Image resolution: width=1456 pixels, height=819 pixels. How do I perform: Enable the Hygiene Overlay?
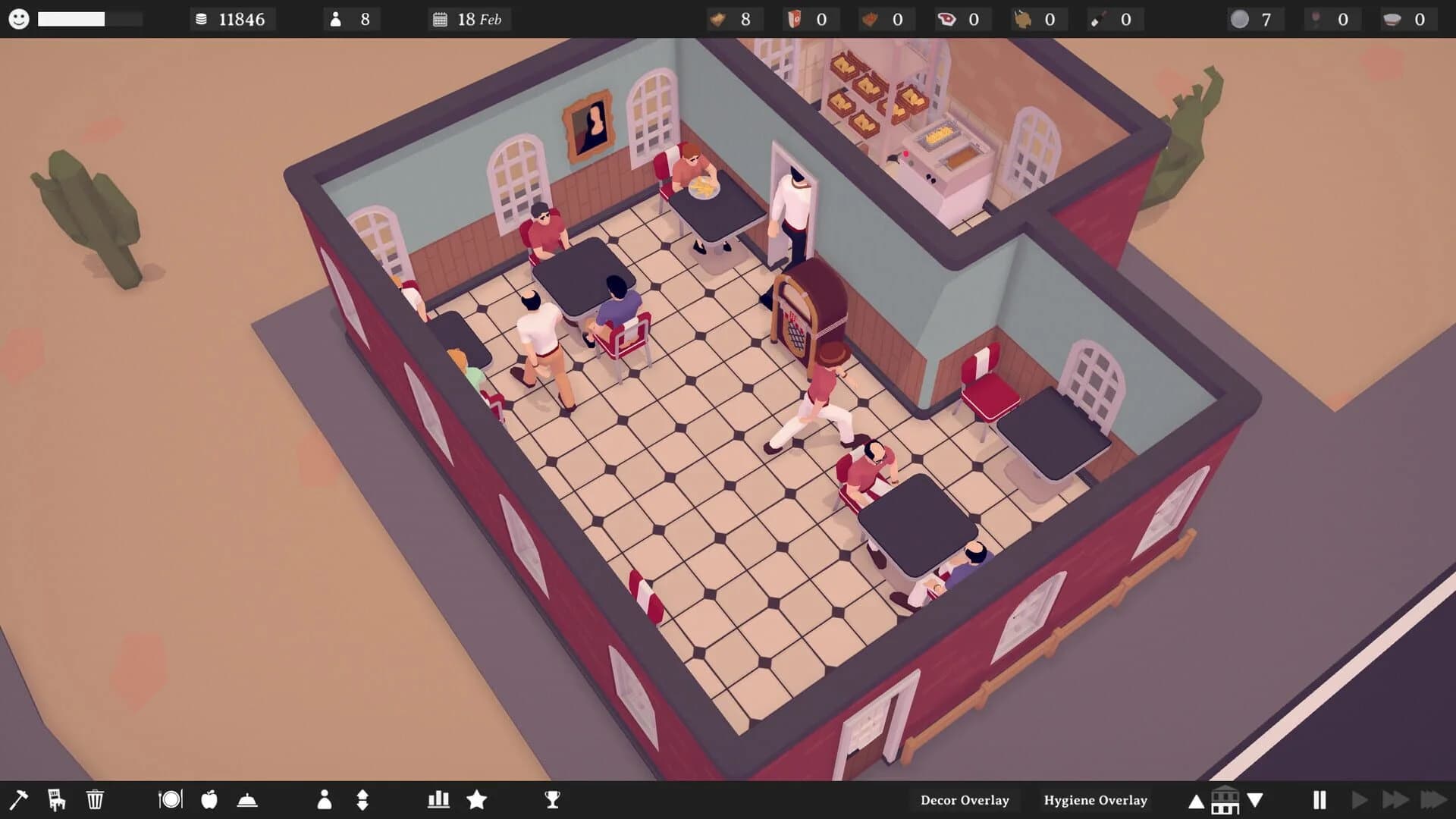pyautogui.click(x=1096, y=799)
